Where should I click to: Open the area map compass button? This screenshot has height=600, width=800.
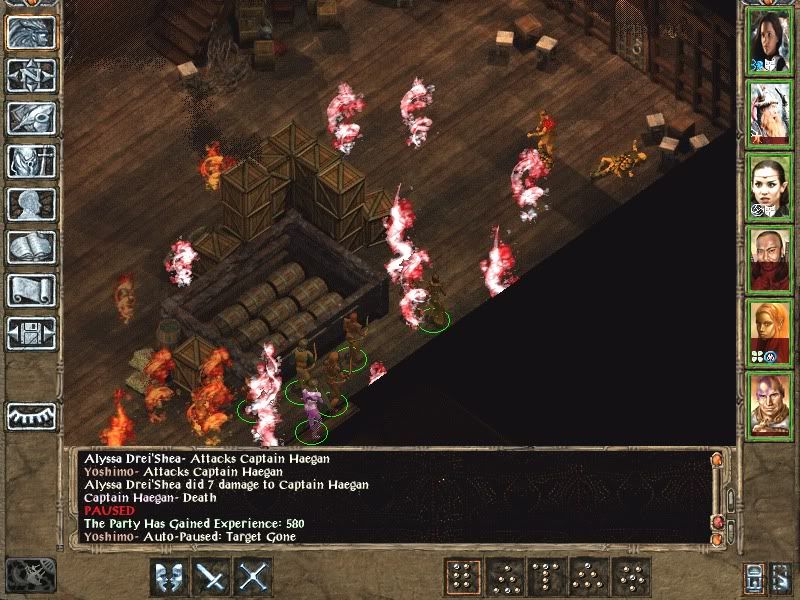click(31, 76)
